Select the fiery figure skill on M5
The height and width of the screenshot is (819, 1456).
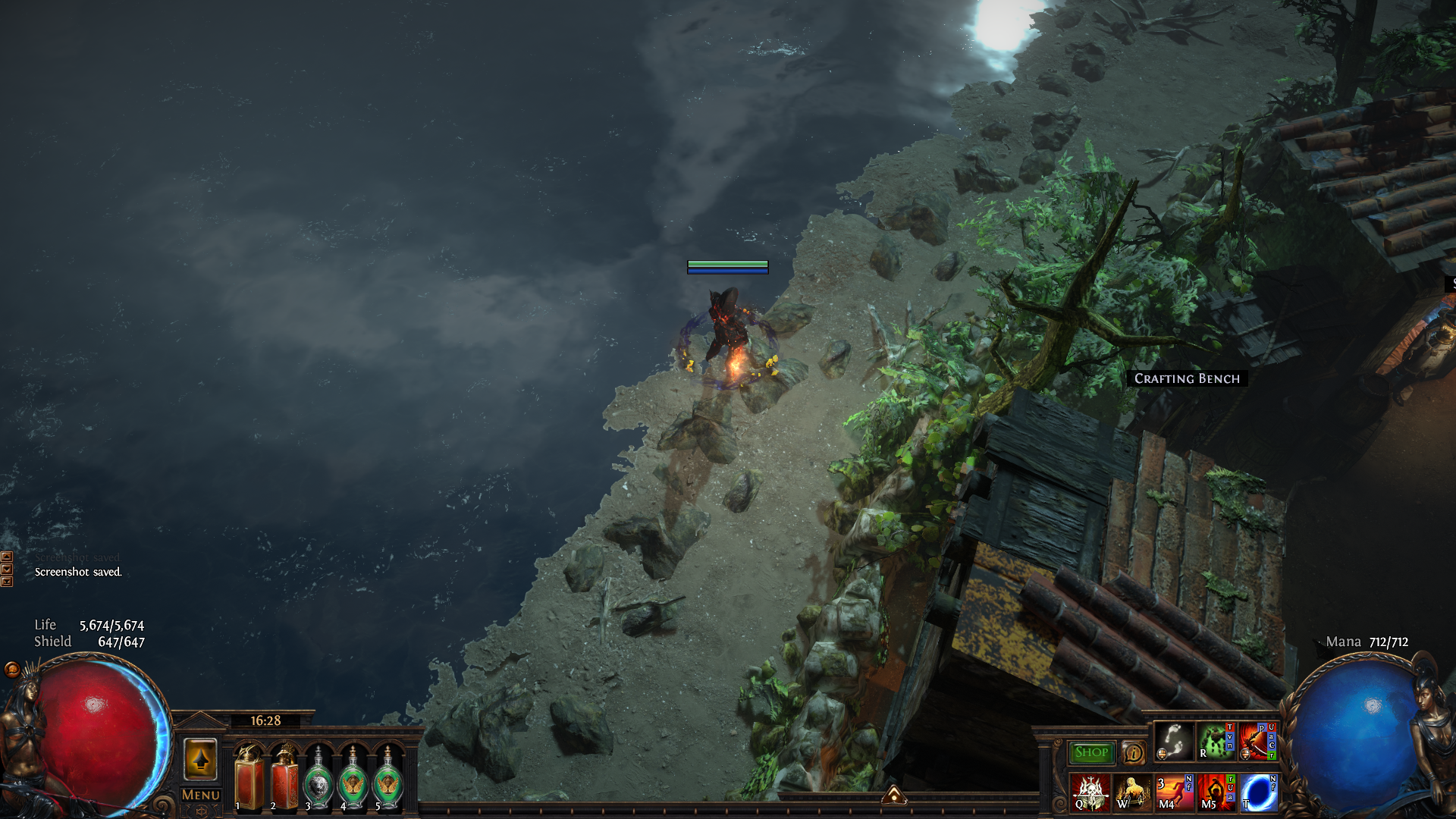(1216, 792)
